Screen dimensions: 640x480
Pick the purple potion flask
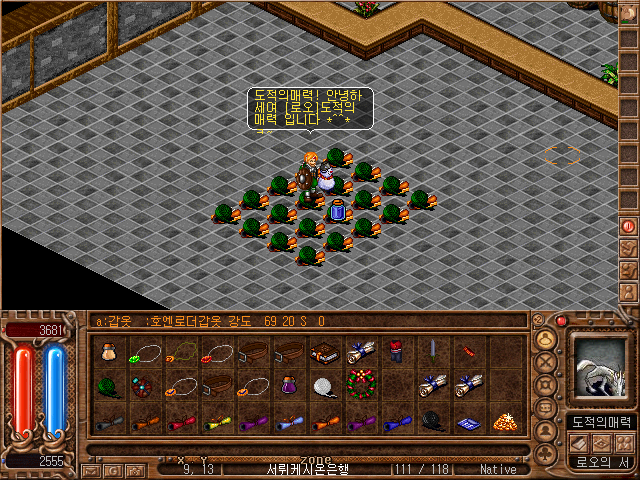[288, 385]
